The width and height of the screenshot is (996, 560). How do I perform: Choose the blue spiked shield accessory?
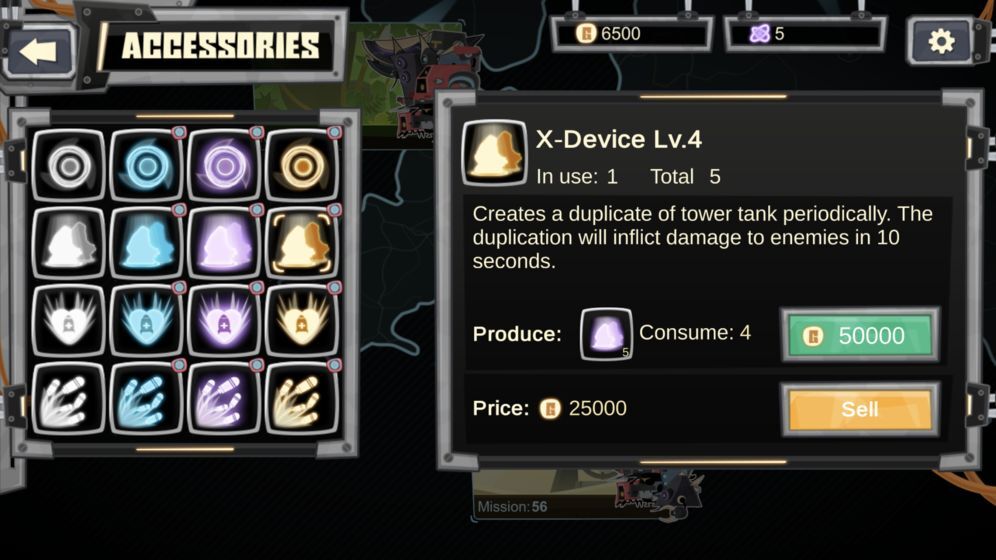click(146, 321)
